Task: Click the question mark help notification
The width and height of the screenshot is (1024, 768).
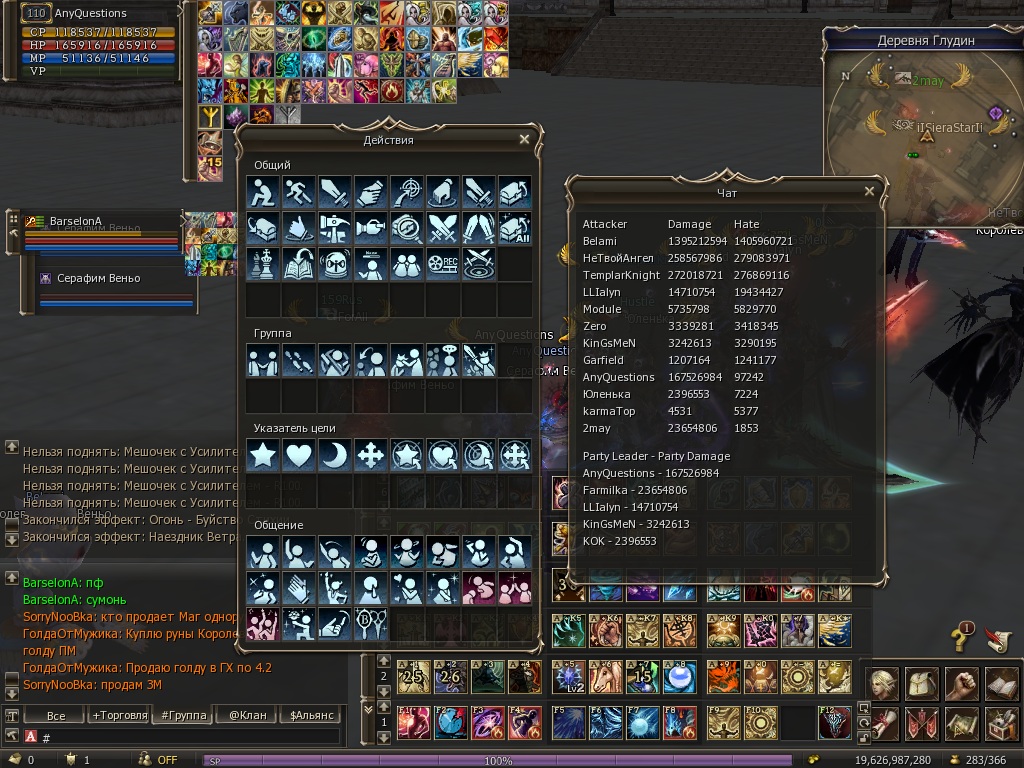Action: tap(961, 638)
